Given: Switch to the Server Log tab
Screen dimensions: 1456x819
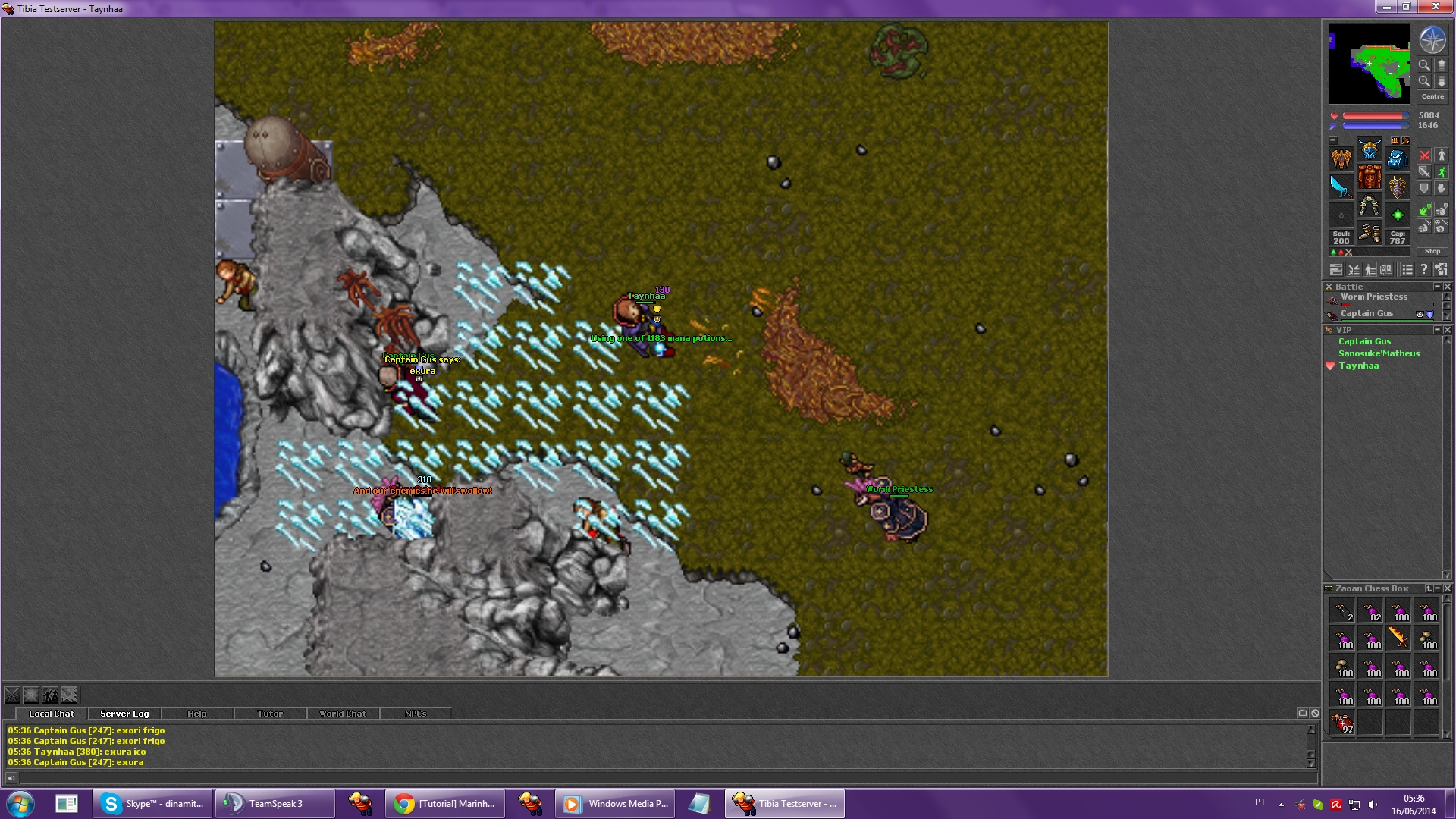Looking at the screenshot, I should click(124, 714).
